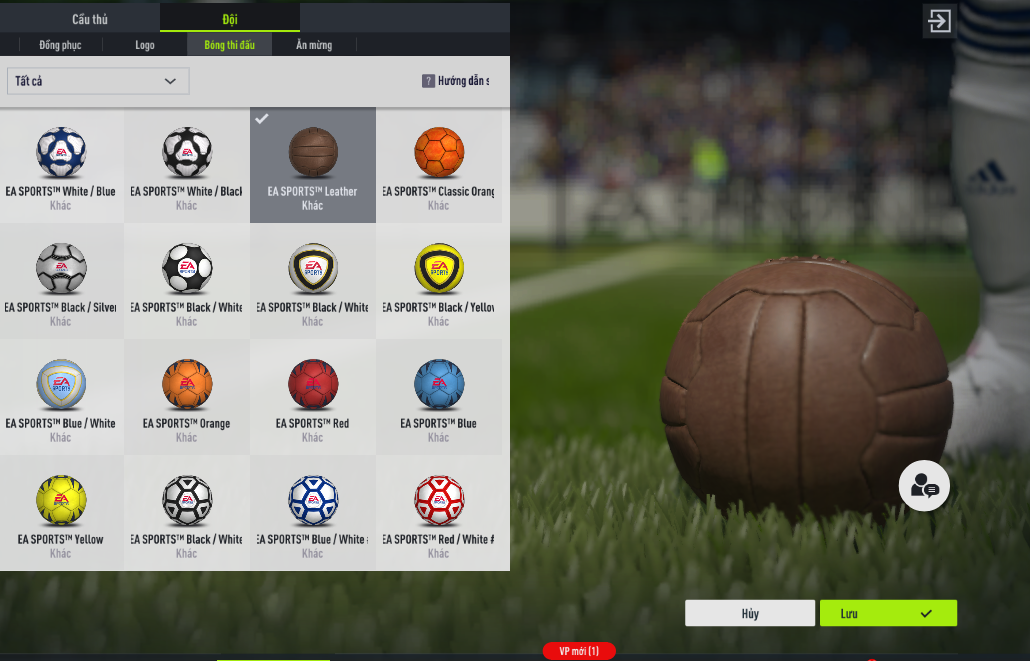Save the selection with Lưu button
Viewport: 1030px width, 661px height.
888,613
